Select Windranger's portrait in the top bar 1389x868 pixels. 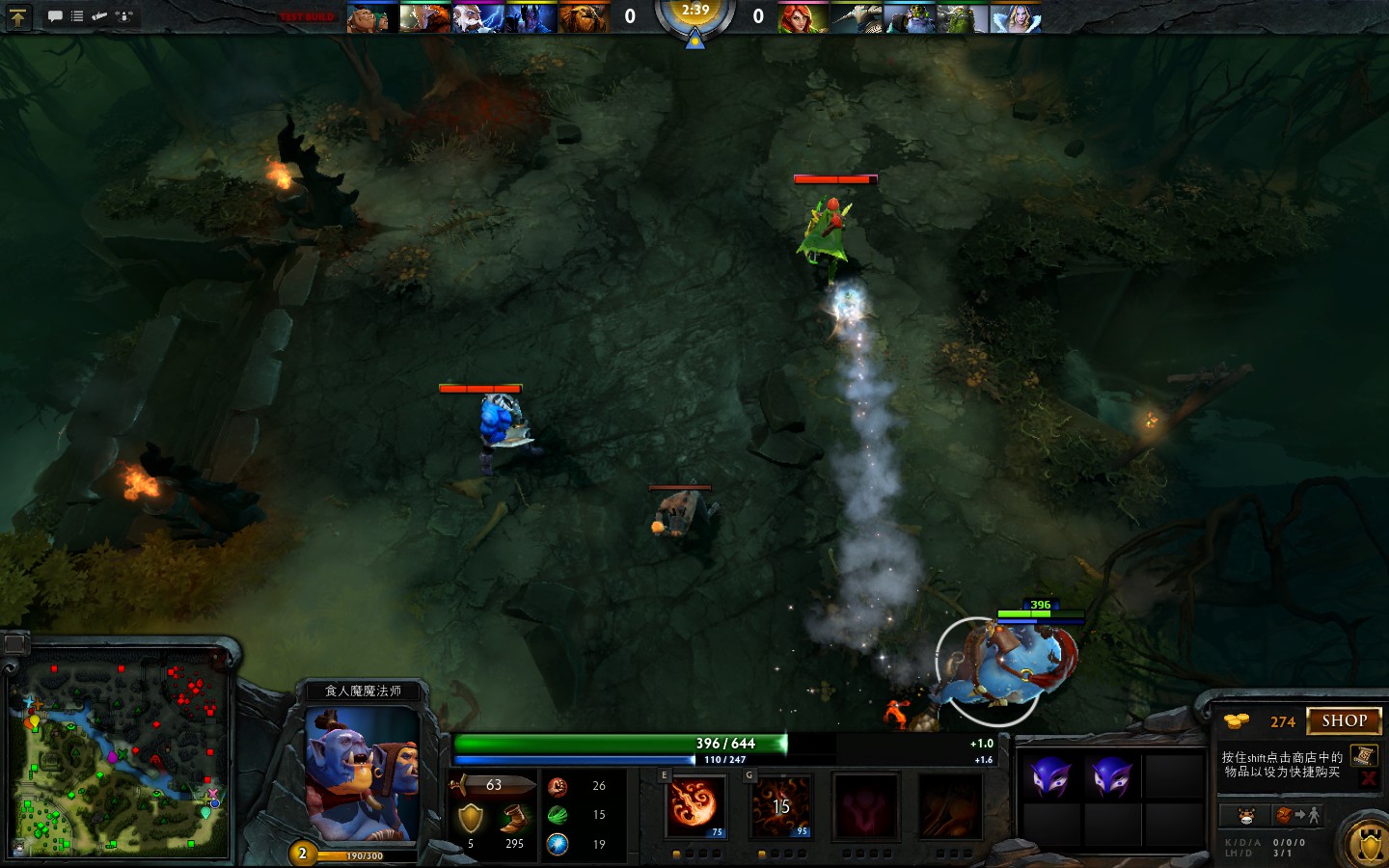coord(803,18)
